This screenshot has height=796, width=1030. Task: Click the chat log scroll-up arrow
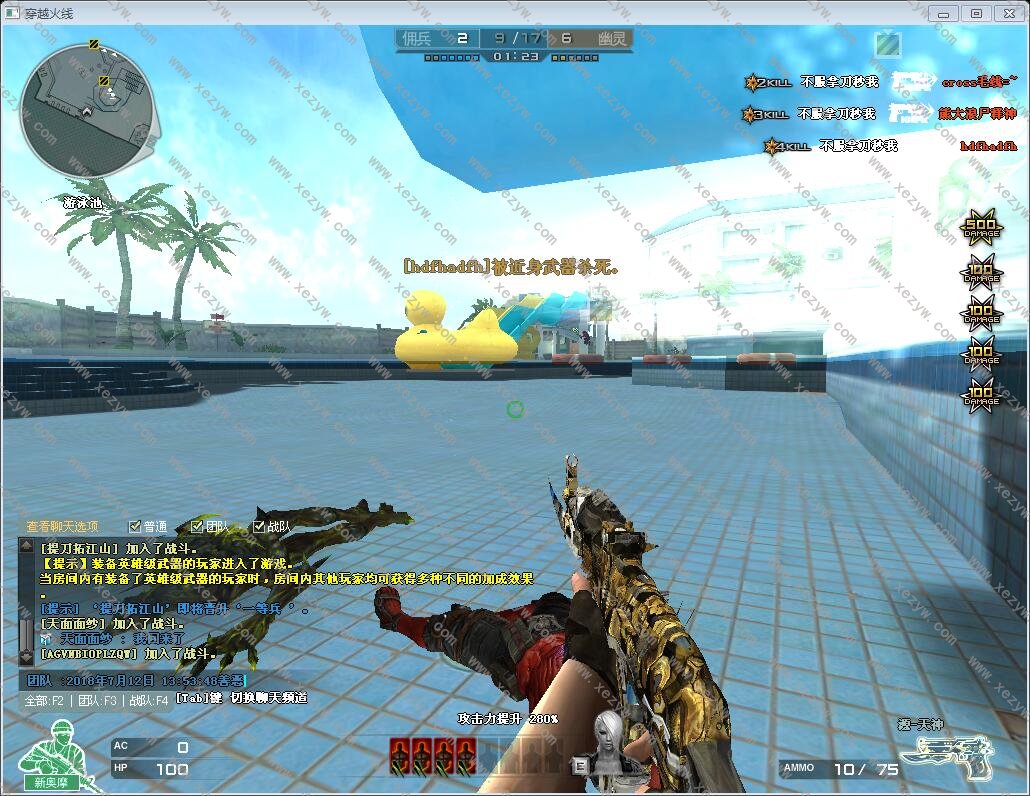coord(25,547)
